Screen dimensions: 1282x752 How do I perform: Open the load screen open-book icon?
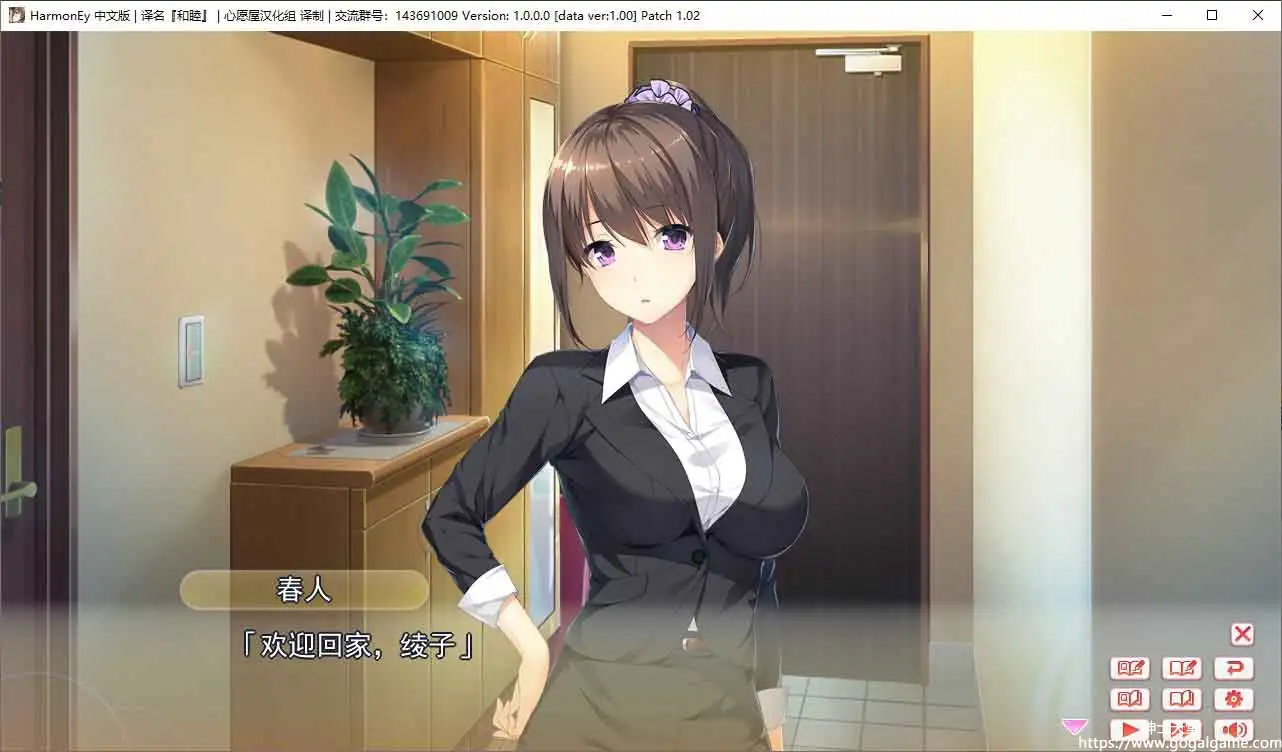[x=1182, y=699]
